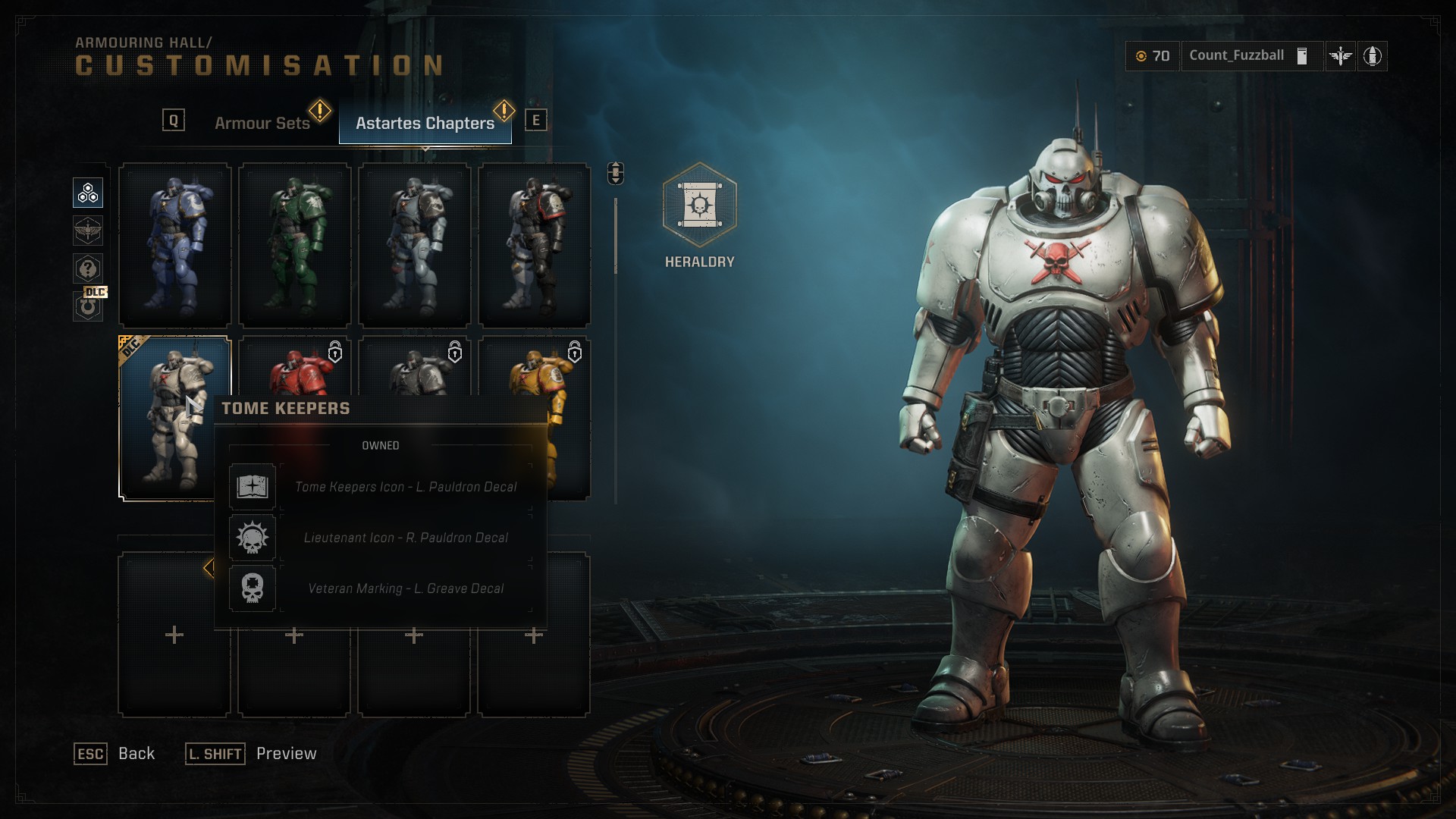The width and height of the screenshot is (1456, 819).
Task: Switch to the Armour Sets tab
Action: [262, 123]
